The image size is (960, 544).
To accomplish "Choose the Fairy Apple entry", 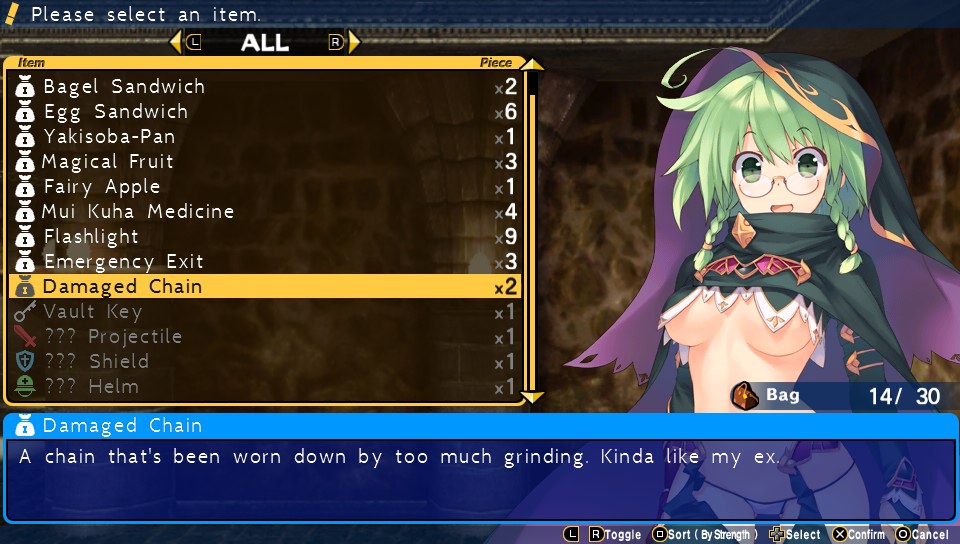I will tap(102, 187).
